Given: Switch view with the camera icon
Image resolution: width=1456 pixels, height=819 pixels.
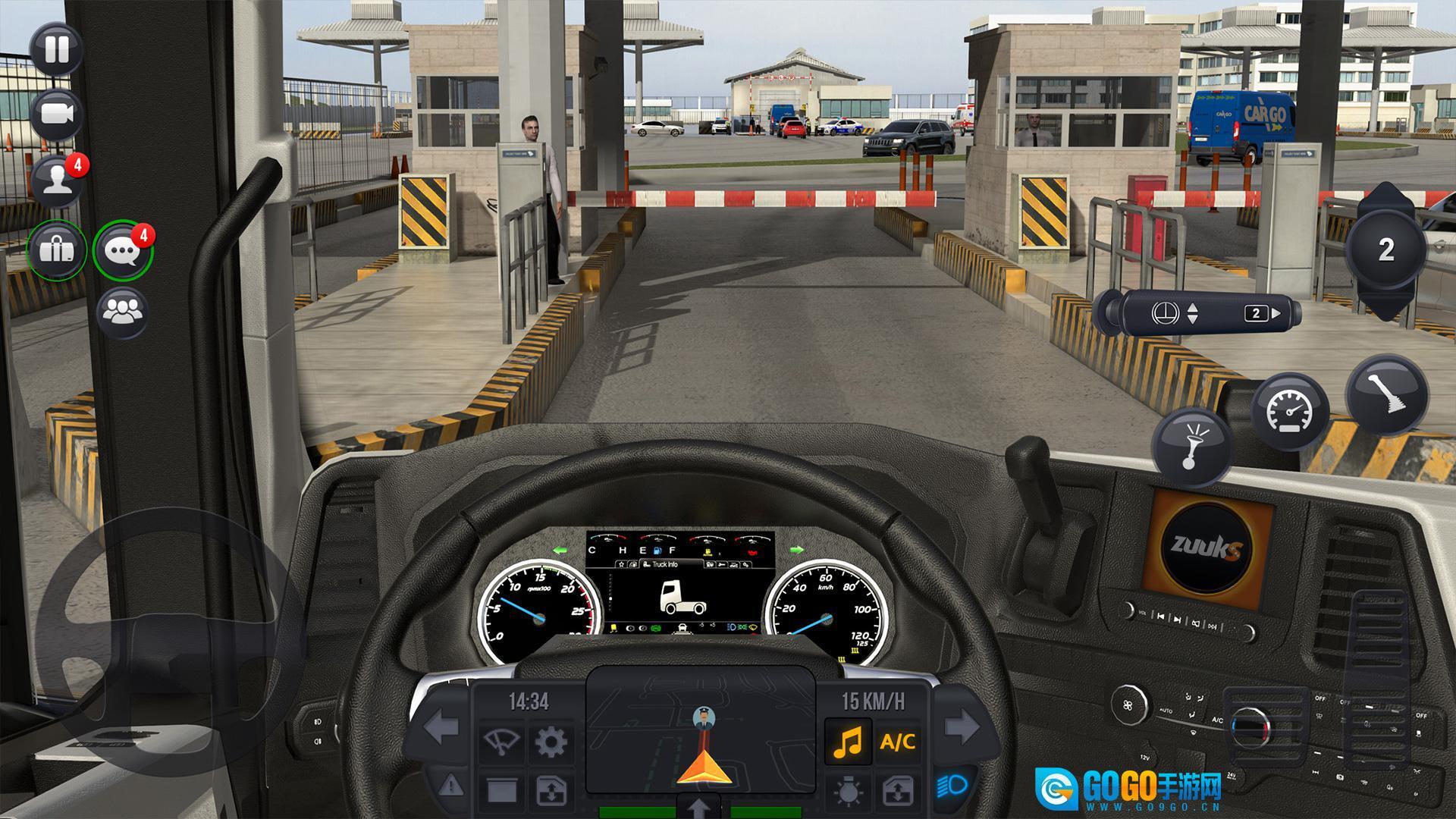Looking at the screenshot, I should tap(56, 114).
